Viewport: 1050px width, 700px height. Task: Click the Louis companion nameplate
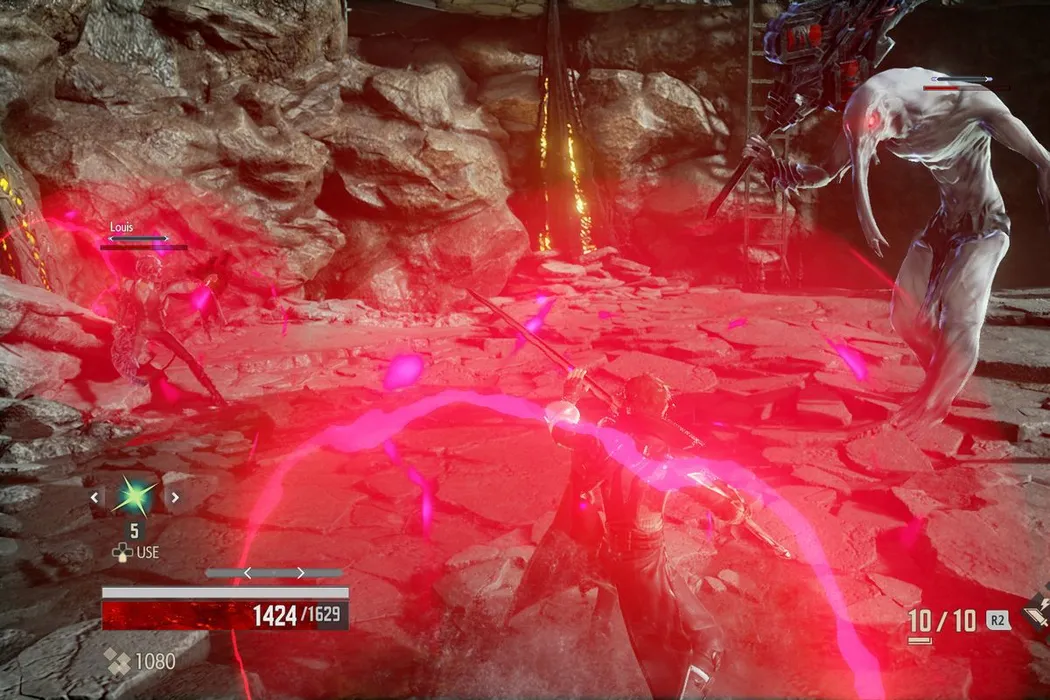122,228
